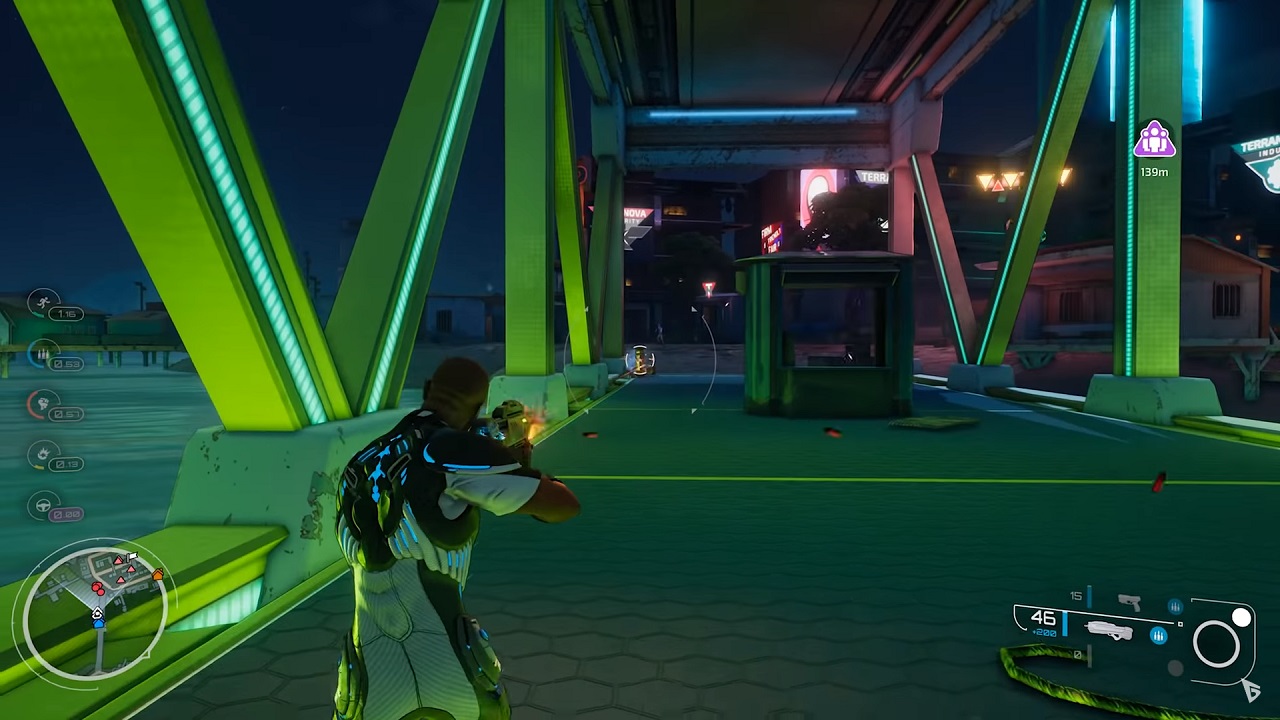The width and height of the screenshot is (1280, 720).
Task: Switch to the pistol weapon slot
Action: (1129, 602)
